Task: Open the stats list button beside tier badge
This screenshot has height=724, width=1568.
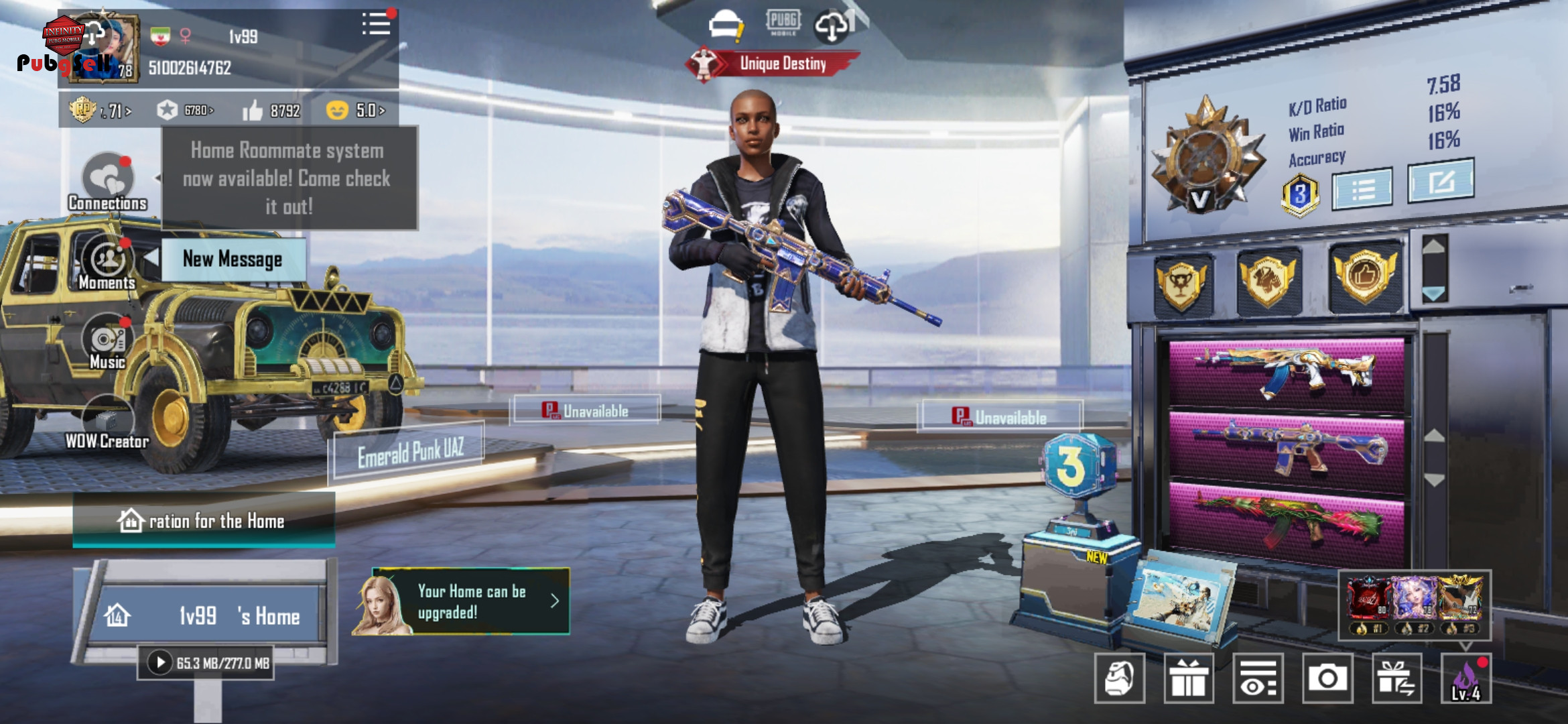Action: 1362,190
